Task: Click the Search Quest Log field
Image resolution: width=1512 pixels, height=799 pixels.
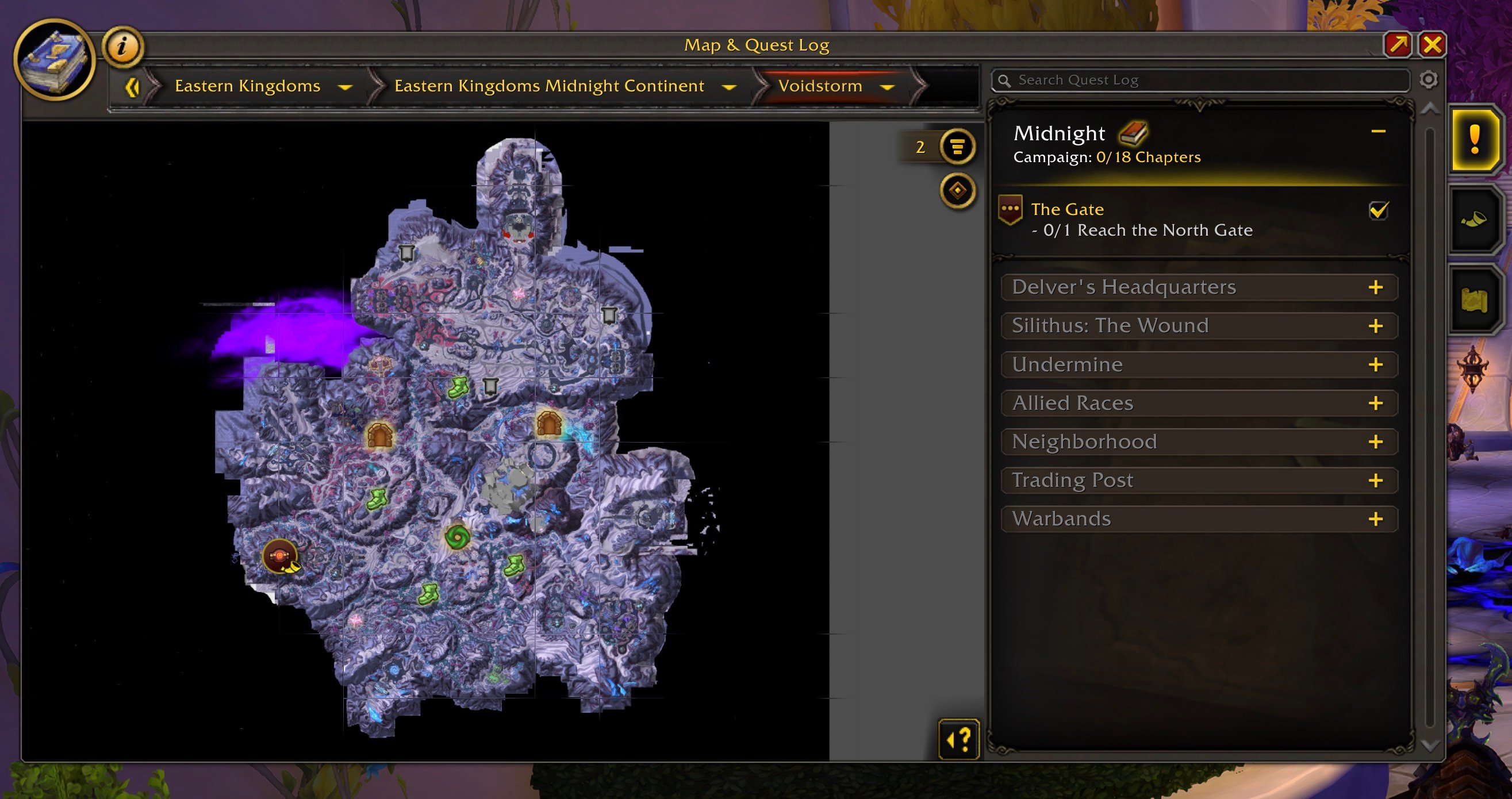Action: click(1203, 80)
